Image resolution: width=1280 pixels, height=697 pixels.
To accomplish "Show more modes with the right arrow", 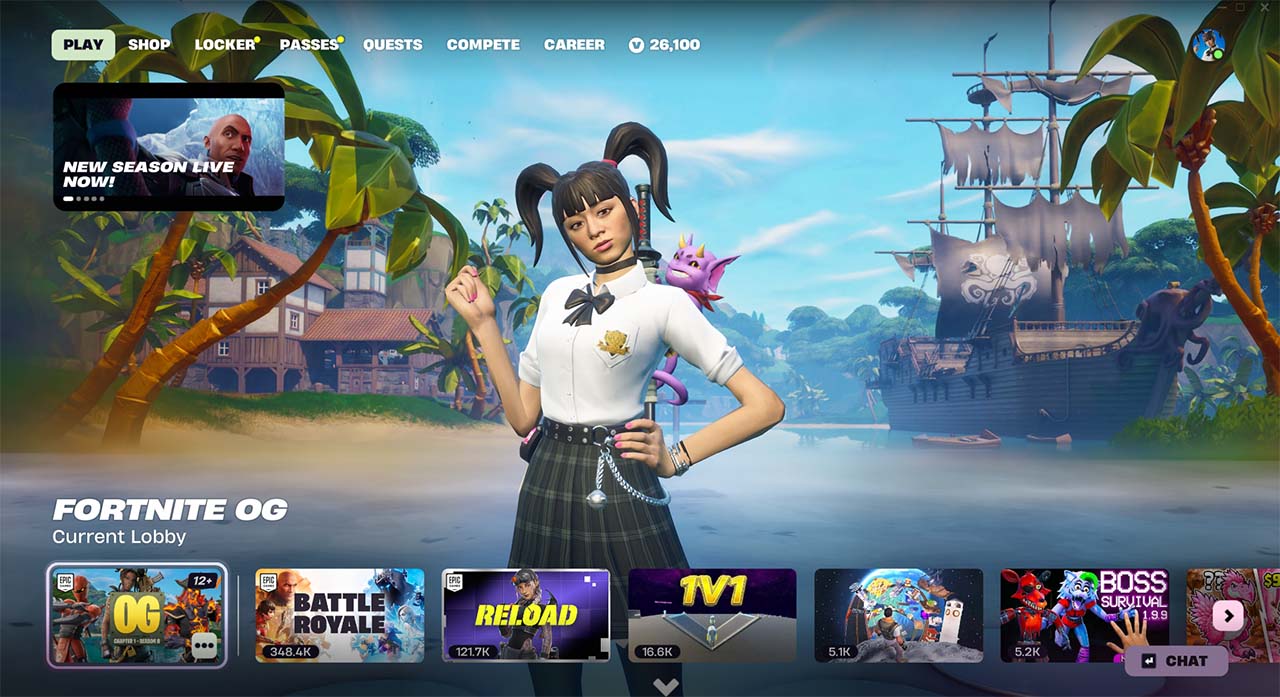I will [x=1228, y=615].
